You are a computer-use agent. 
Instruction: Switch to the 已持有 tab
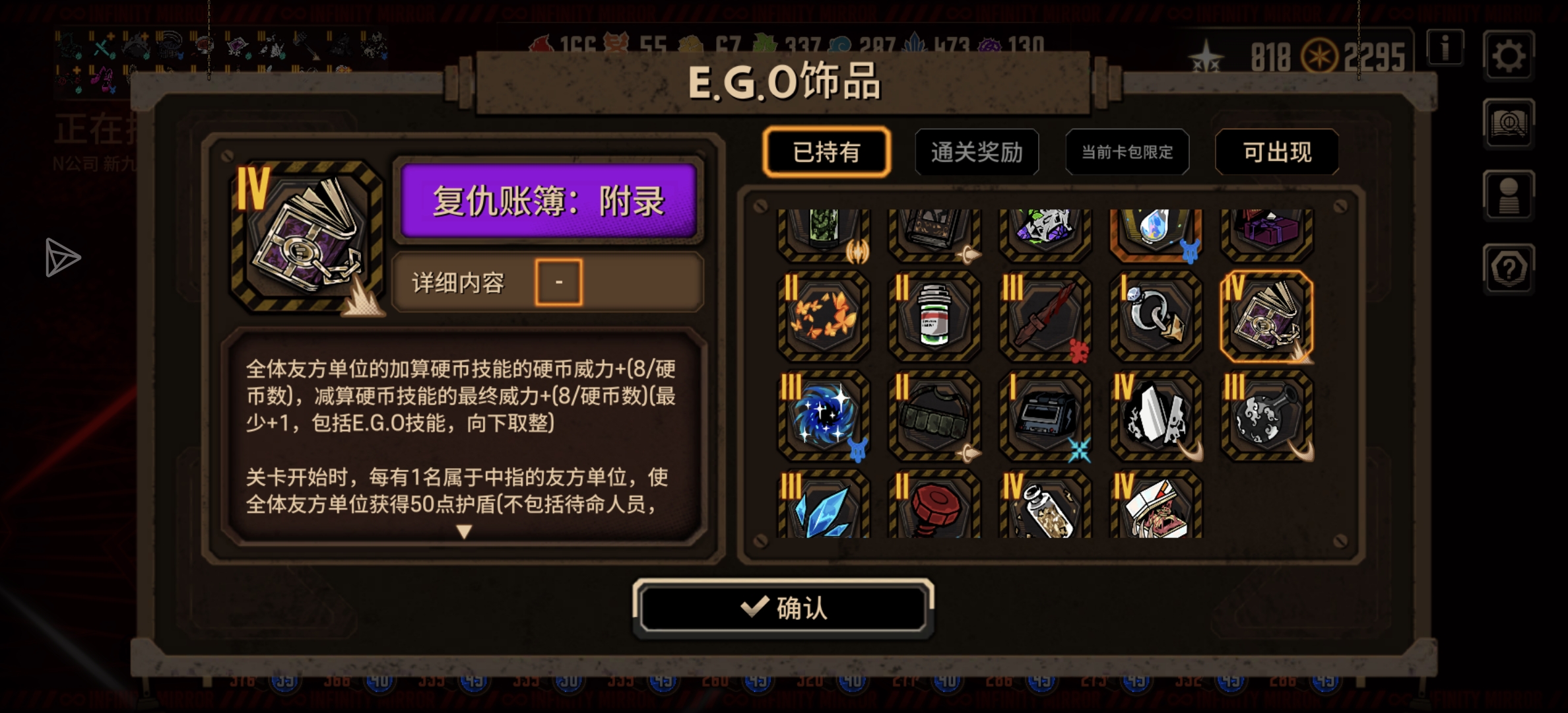pyautogui.click(x=826, y=151)
